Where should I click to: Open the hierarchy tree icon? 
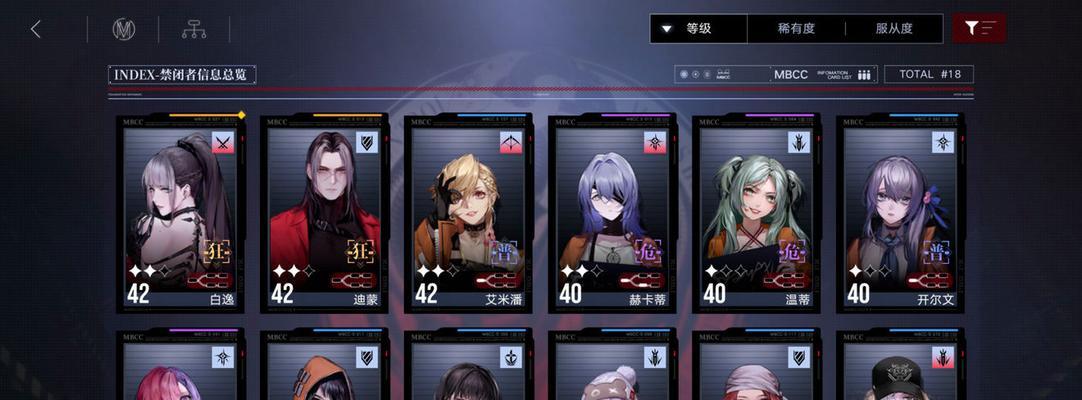point(193,29)
